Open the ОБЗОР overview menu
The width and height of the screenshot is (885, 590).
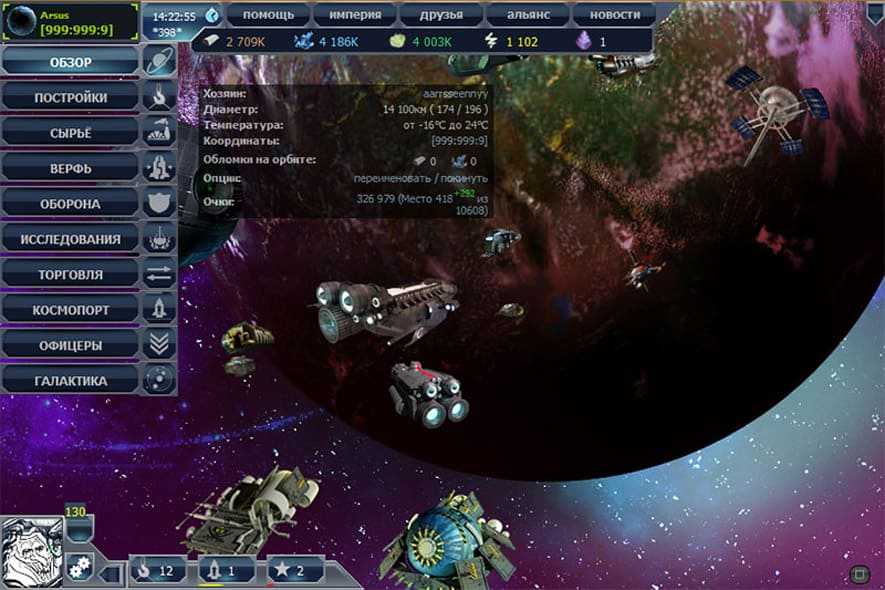71,63
